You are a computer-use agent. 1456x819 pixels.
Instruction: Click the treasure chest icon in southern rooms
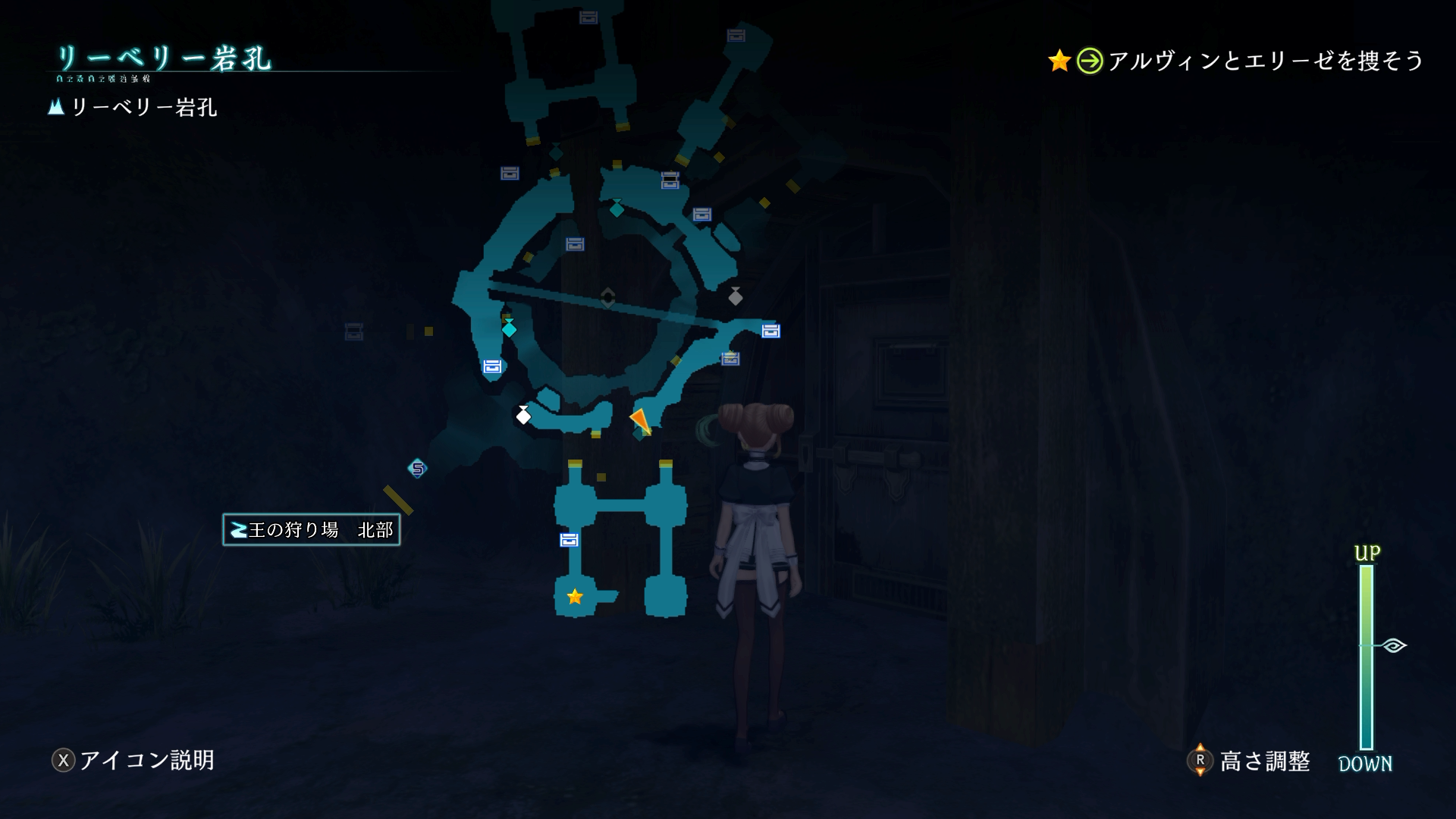(x=569, y=540)
